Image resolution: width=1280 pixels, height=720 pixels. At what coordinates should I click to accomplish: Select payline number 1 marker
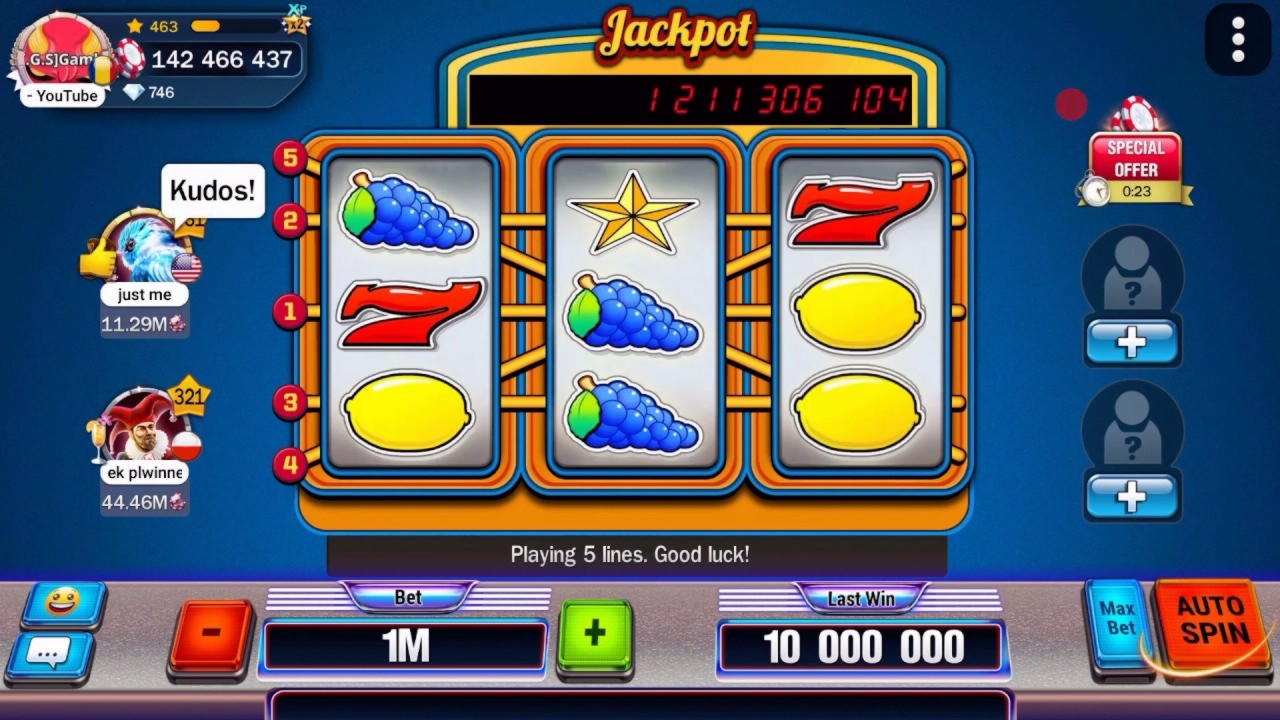point(290,311)
